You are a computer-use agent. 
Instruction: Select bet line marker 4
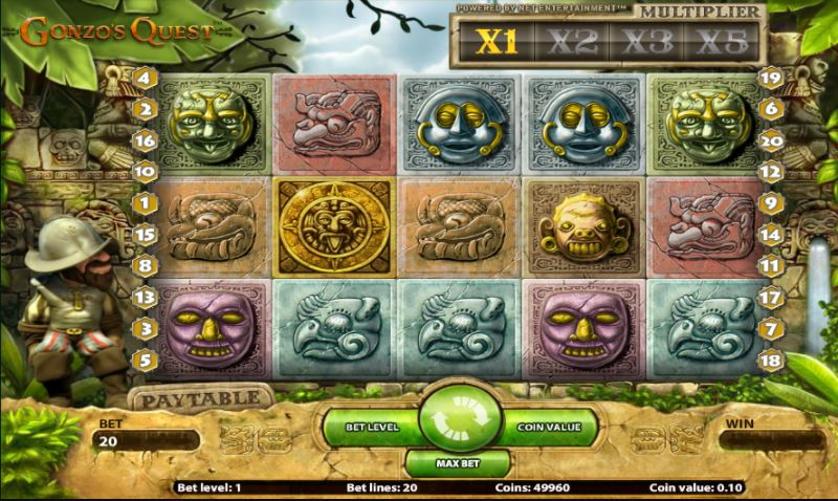pyautogui.click(x=144, y=77)
